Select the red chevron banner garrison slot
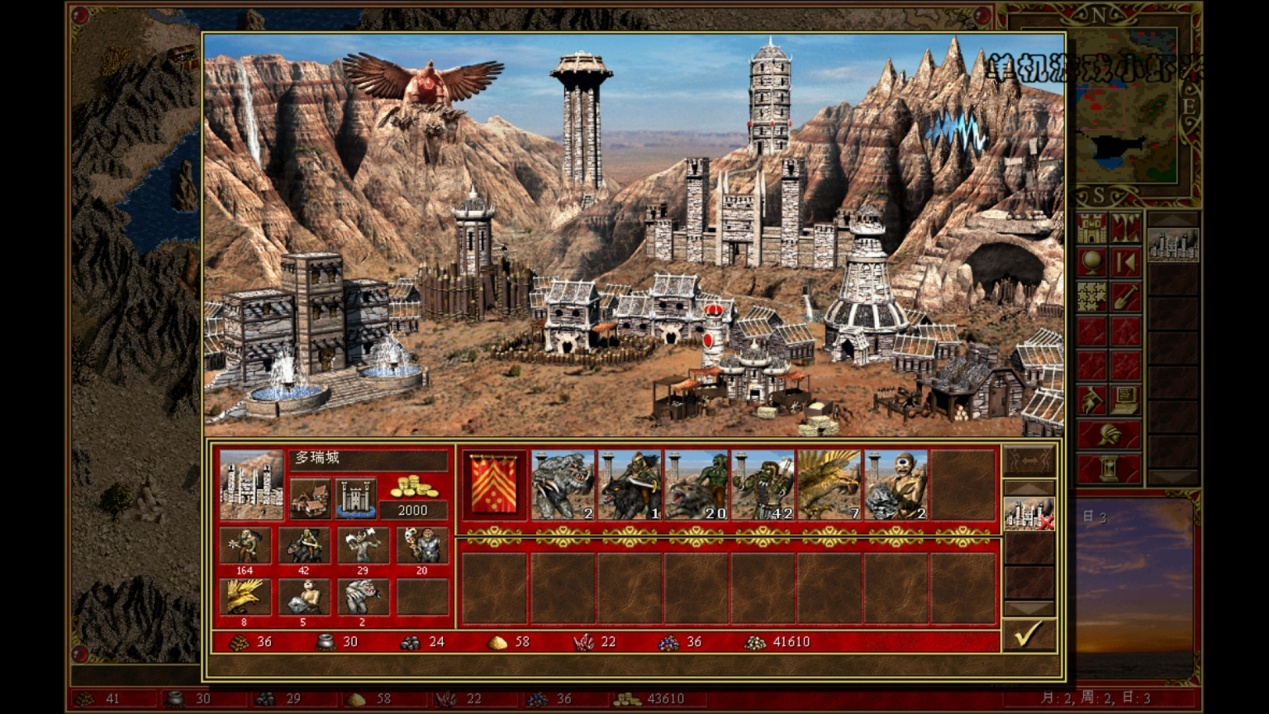The image size is (1269, 714). click(495, 485)
